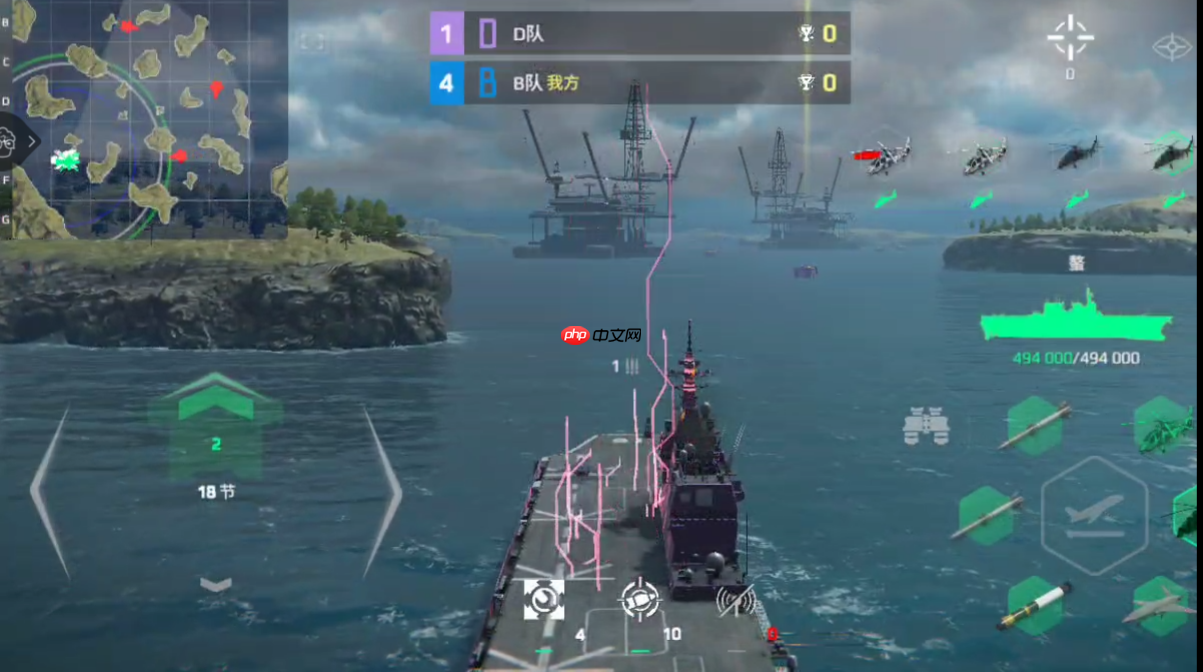Image resolution: width=1203 pixels, height=672 pixels.
Task: Expand the minimap with the corner bracket icon
Action: [312, 42]
